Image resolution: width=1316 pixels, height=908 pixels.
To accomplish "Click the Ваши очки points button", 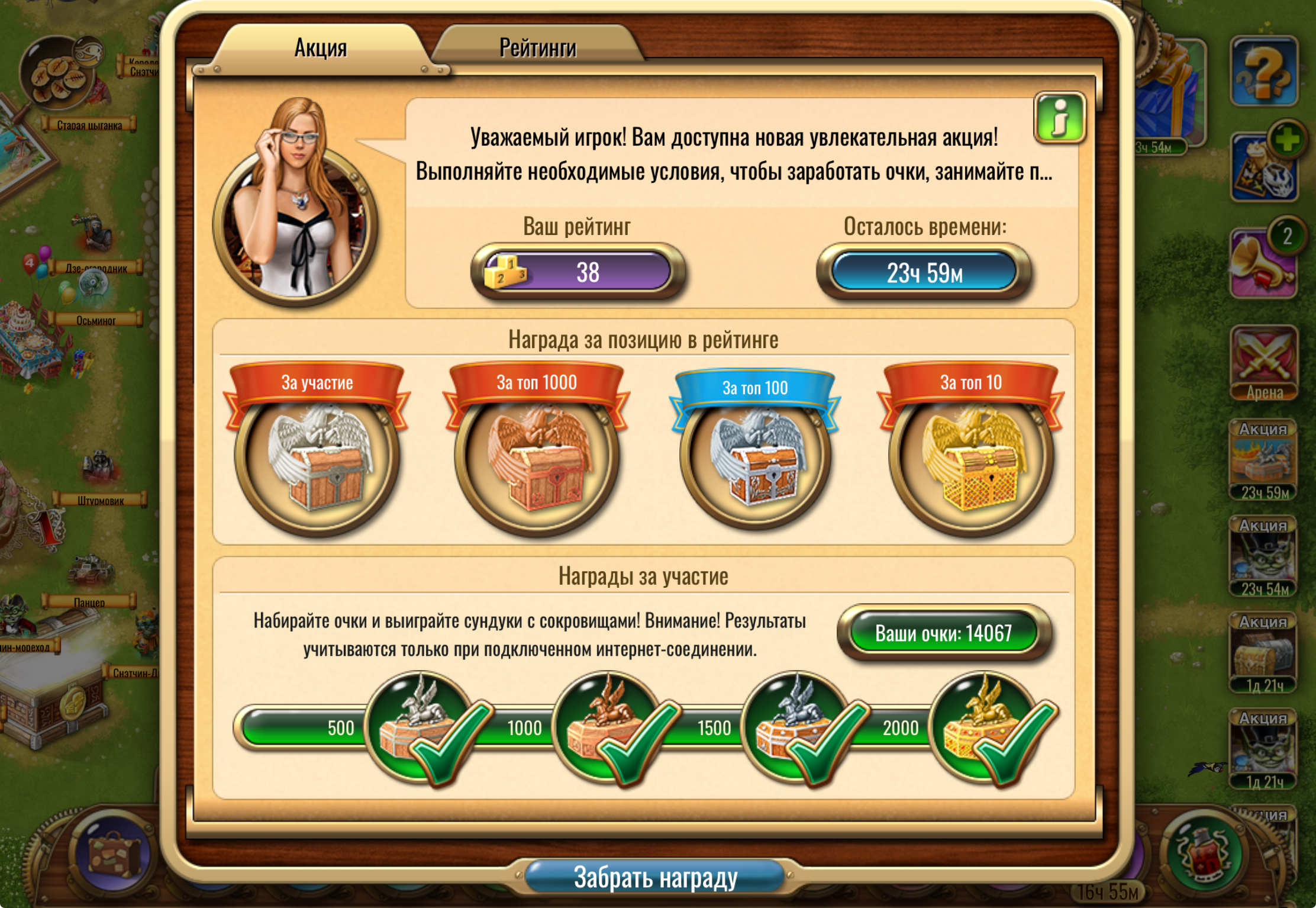I will coord(943,633).
